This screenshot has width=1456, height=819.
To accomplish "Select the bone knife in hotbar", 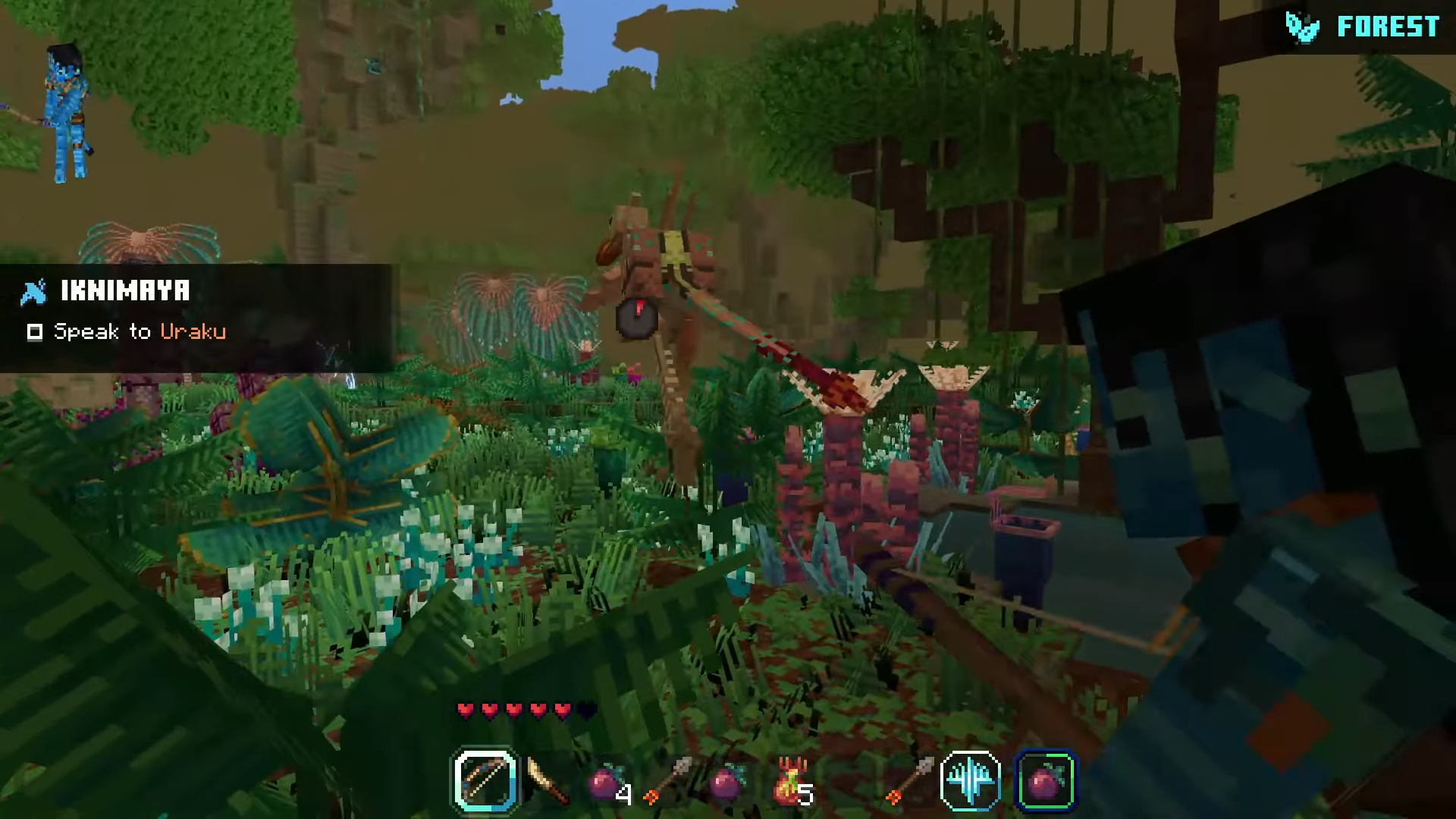I will pos(547,781).
